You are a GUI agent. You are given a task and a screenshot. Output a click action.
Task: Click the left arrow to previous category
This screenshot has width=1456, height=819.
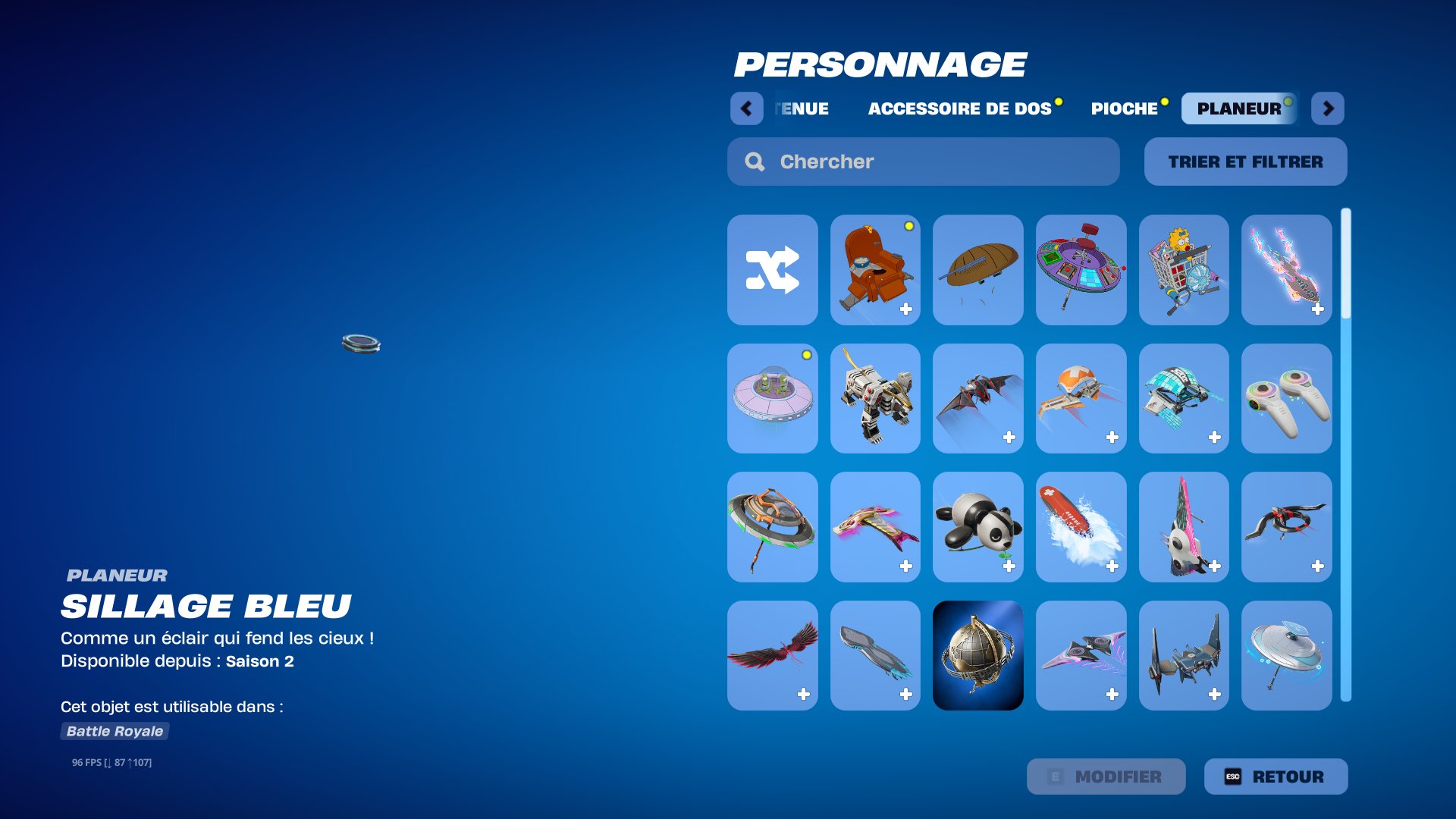coord(747,108)
